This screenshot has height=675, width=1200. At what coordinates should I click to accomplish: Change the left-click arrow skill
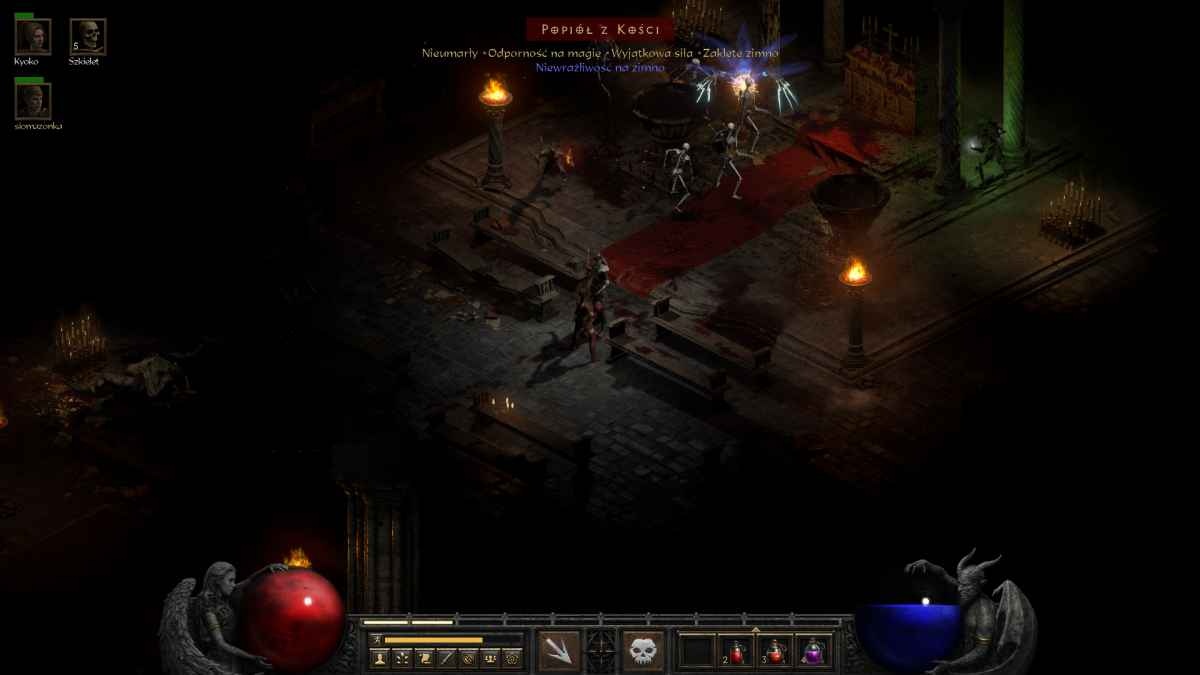click(559, 651)
